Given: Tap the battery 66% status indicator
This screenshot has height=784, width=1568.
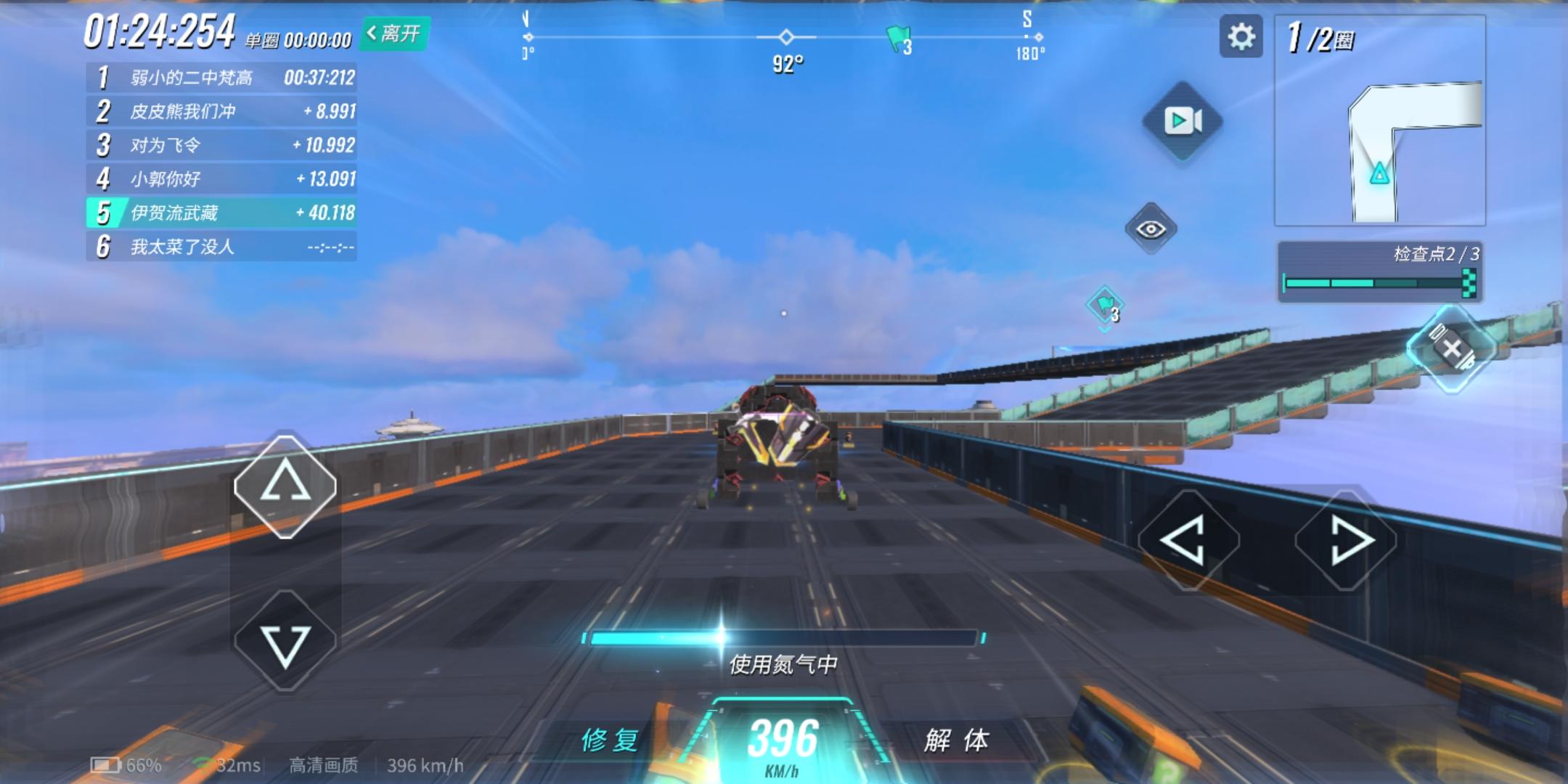Looking at the screenshot, I should pyautogui.click(x=123, y=764).
